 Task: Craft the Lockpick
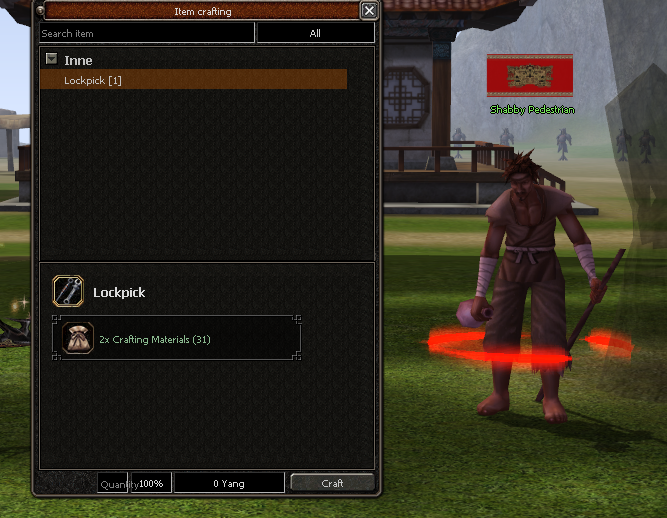tap(332, 483)
